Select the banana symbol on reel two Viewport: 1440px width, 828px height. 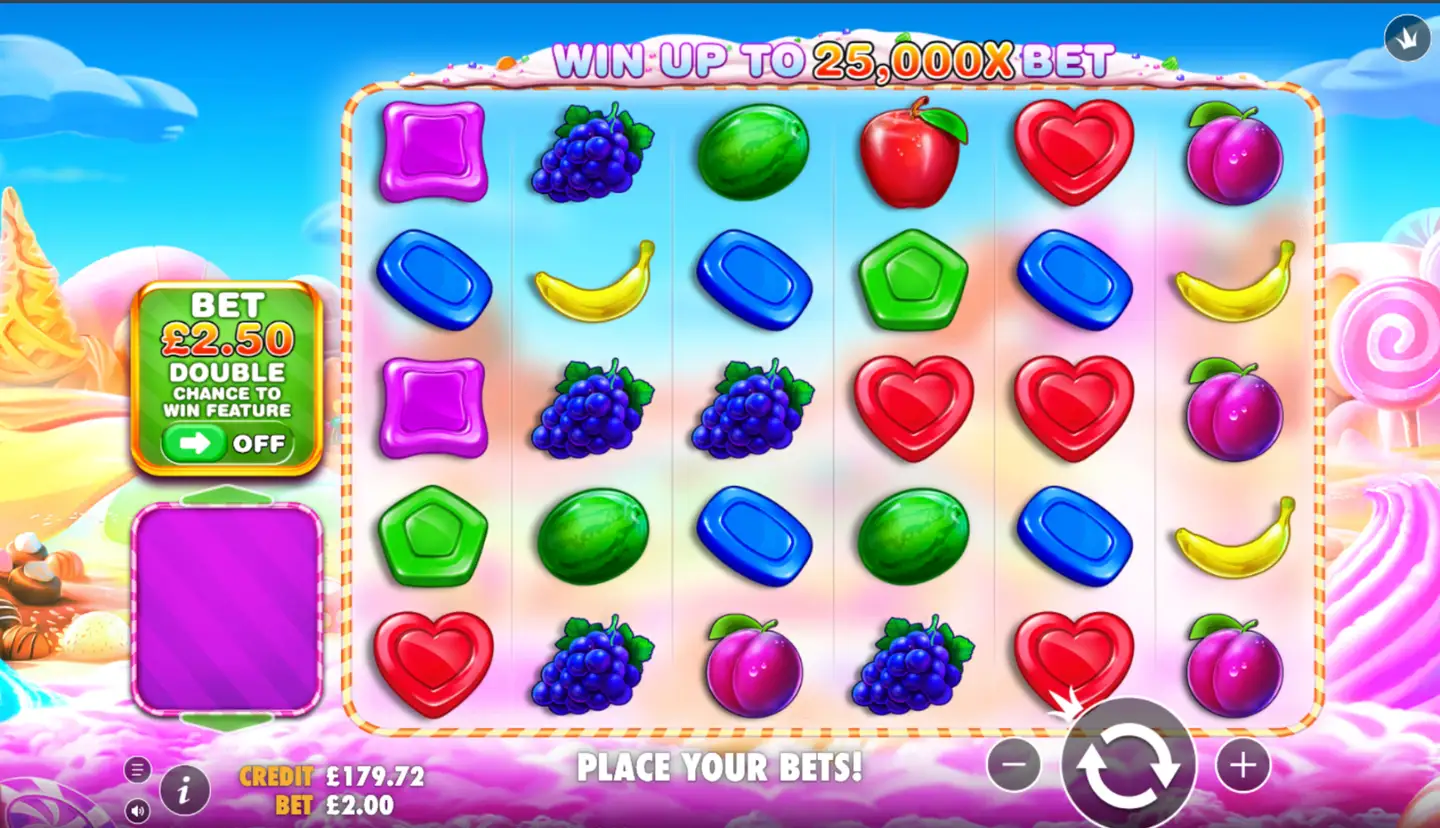coord(595,281)
